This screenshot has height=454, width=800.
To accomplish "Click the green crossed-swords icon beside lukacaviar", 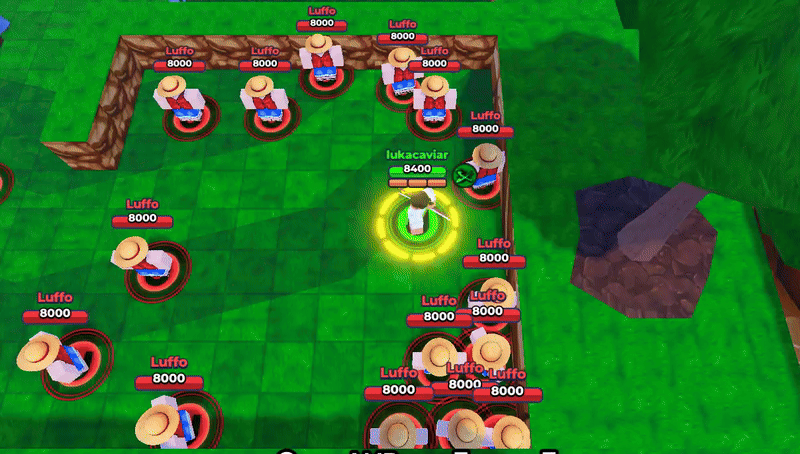I will click(463, 176).
